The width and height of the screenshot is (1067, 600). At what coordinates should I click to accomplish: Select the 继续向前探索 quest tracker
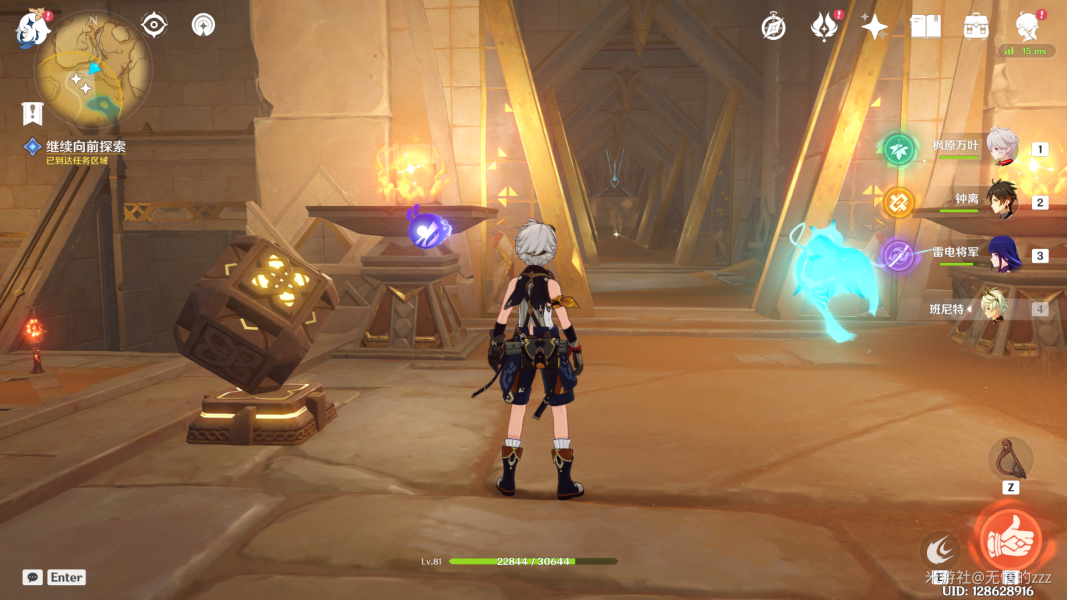[85, 147]
